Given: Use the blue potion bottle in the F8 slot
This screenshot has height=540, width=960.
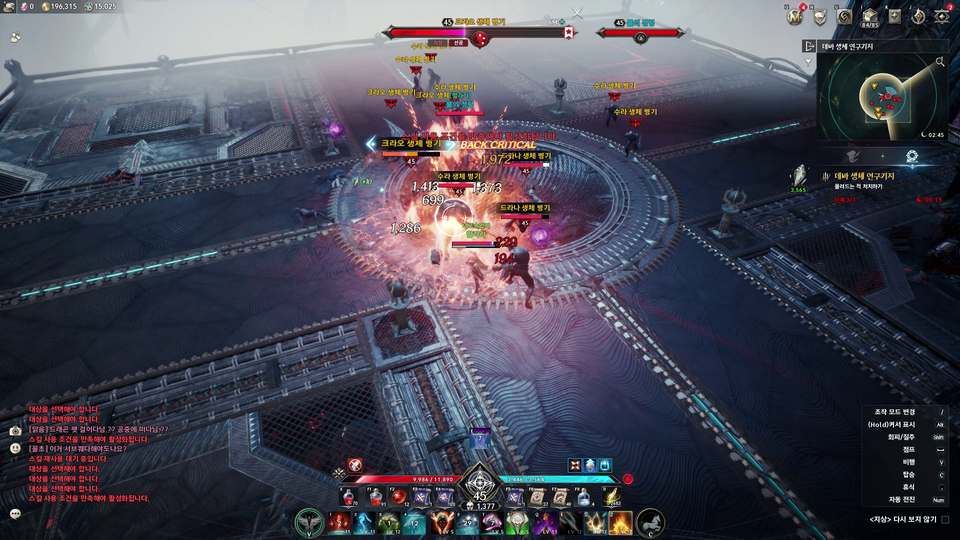Looking at the screenshot, I should [582, 497].
